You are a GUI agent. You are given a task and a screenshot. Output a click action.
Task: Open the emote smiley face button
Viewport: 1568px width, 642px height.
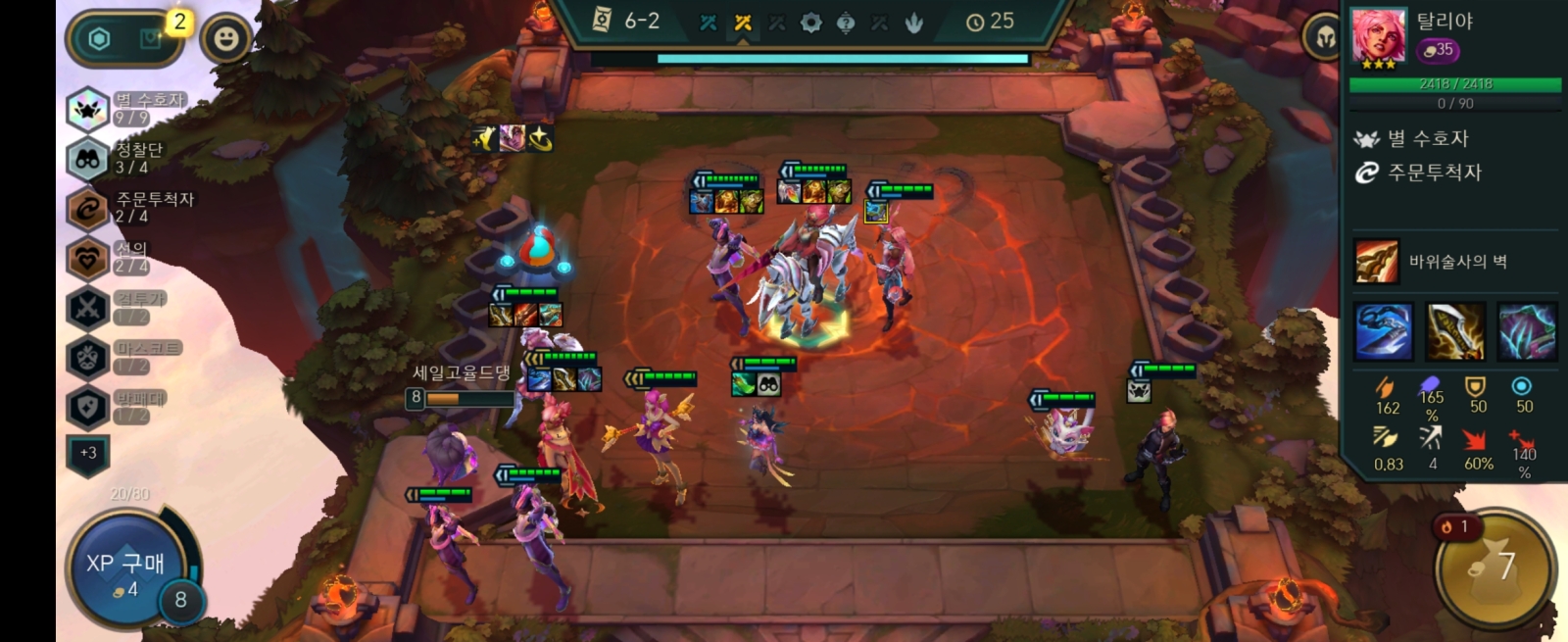[x=226, y=39]
